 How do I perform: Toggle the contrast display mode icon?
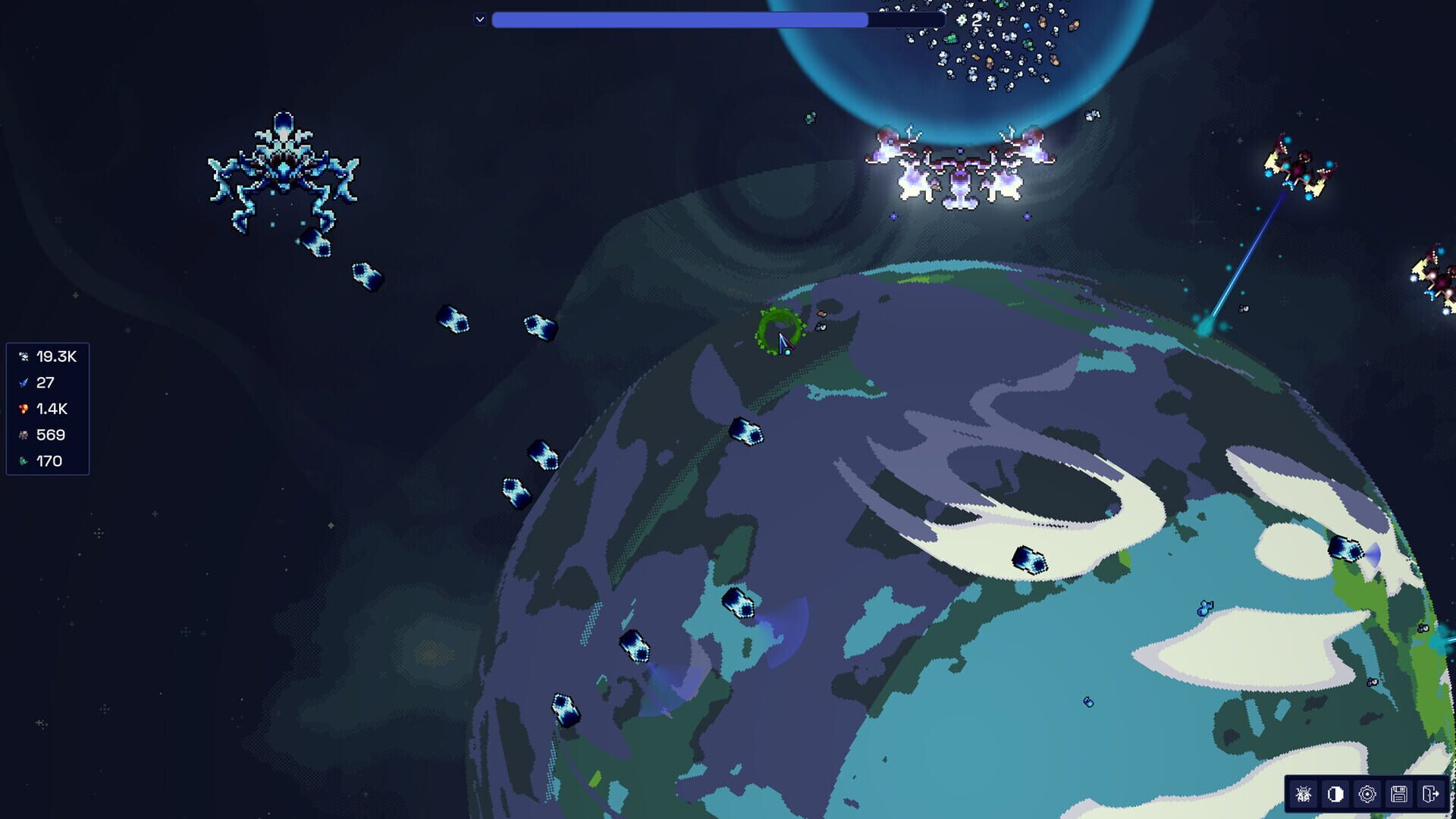[x=1335, y=795]
